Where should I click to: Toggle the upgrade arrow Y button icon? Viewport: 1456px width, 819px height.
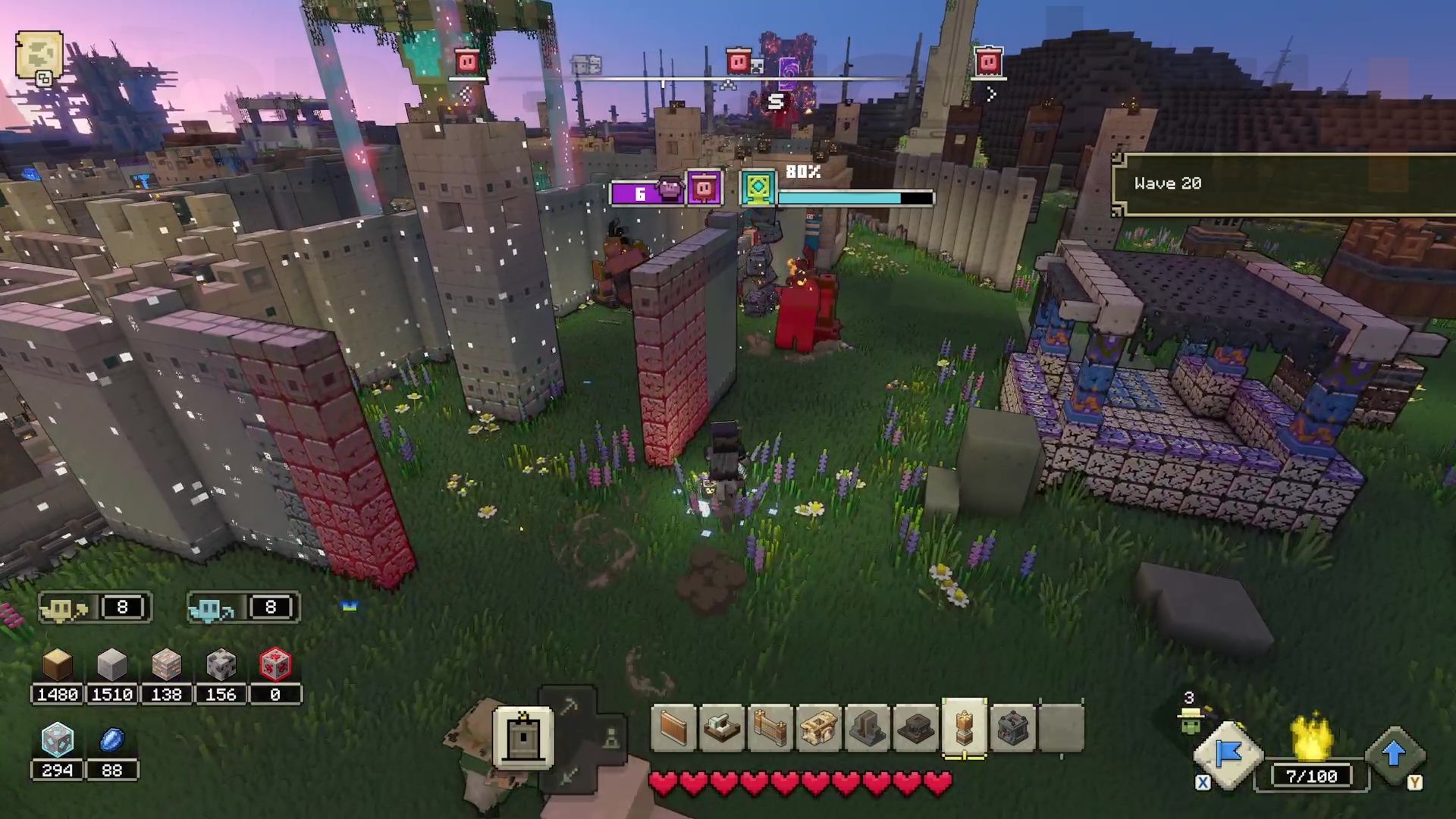tap(1395, 753)
